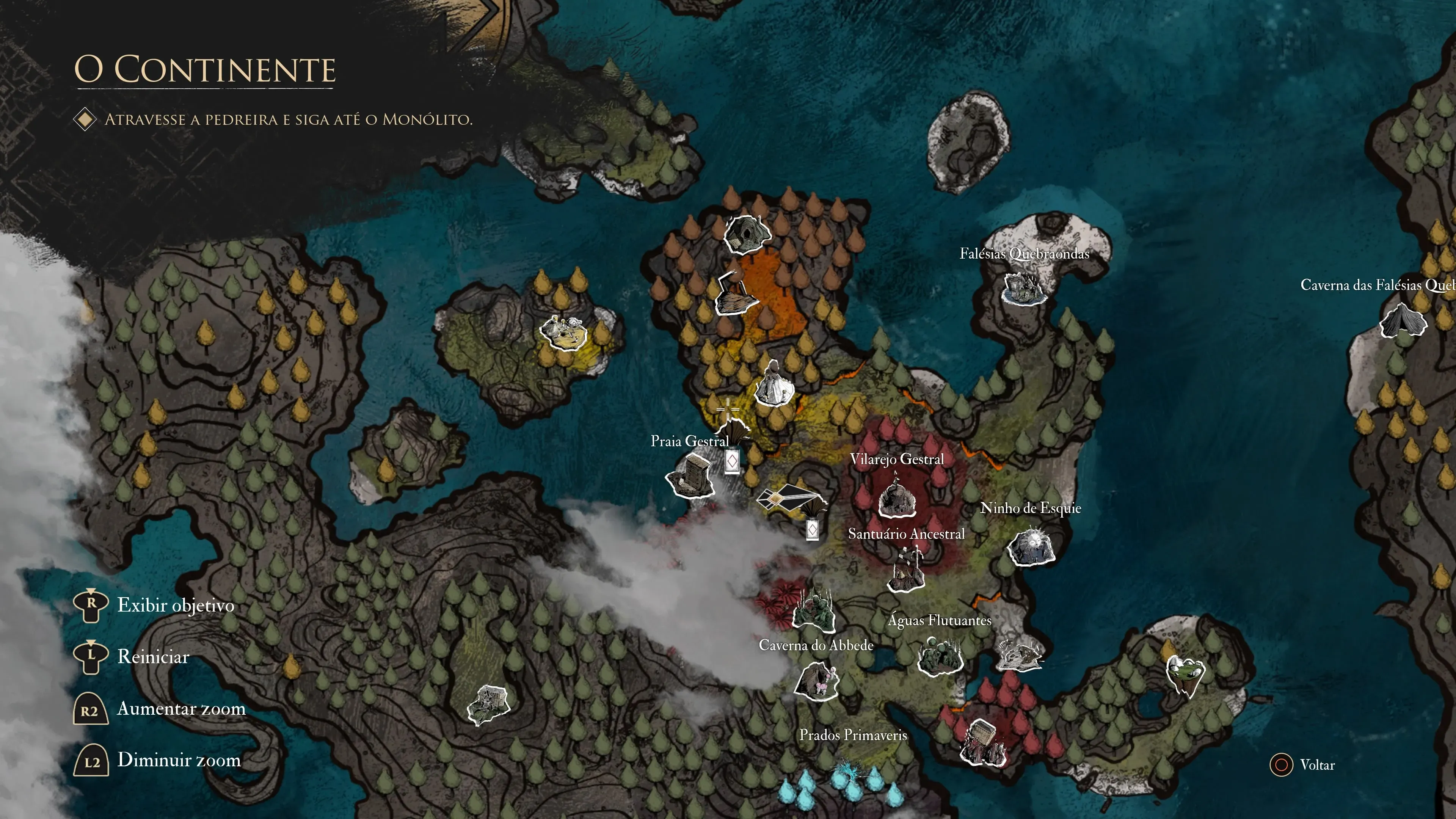Choose the Caverna das Falésias marker
The image size is (1456, 819).
(1403, 321)
